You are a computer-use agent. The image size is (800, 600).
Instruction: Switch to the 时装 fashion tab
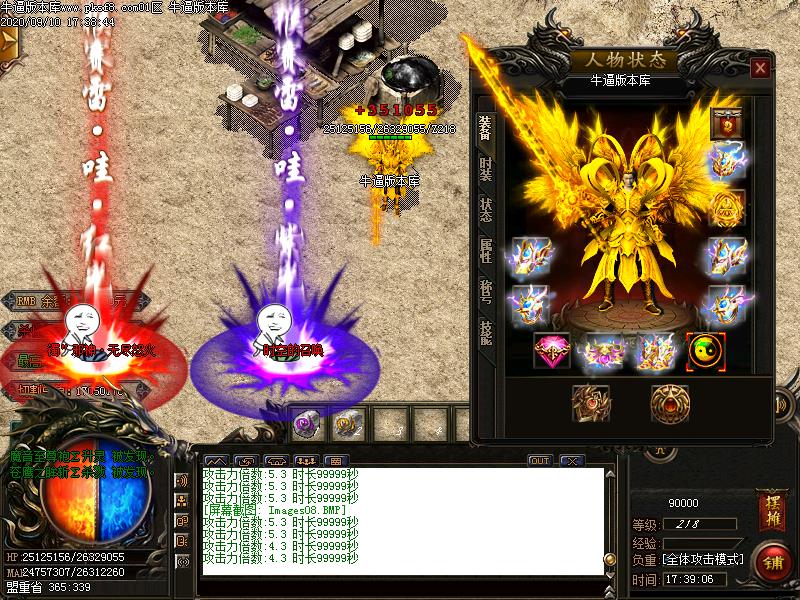[486, 169]
